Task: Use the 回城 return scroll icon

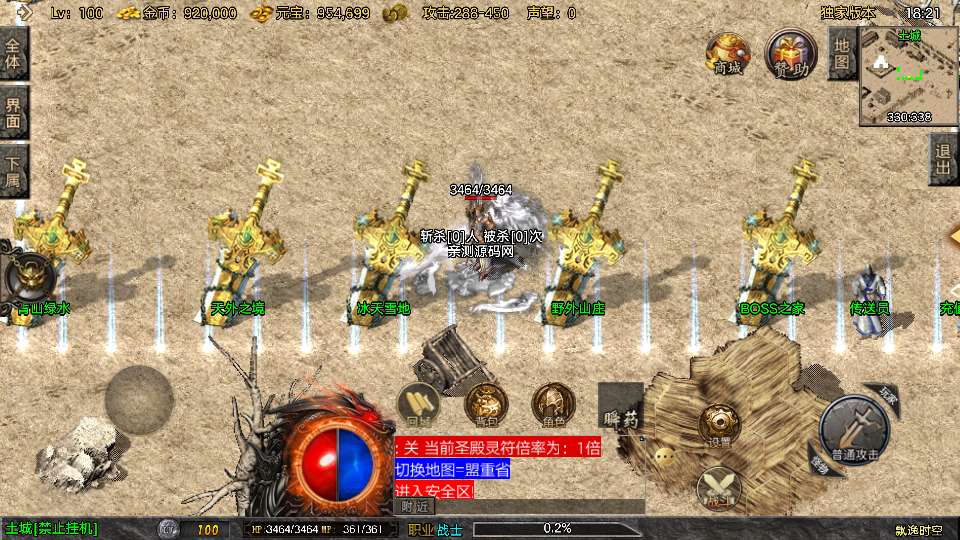Action: pos(417,404)
